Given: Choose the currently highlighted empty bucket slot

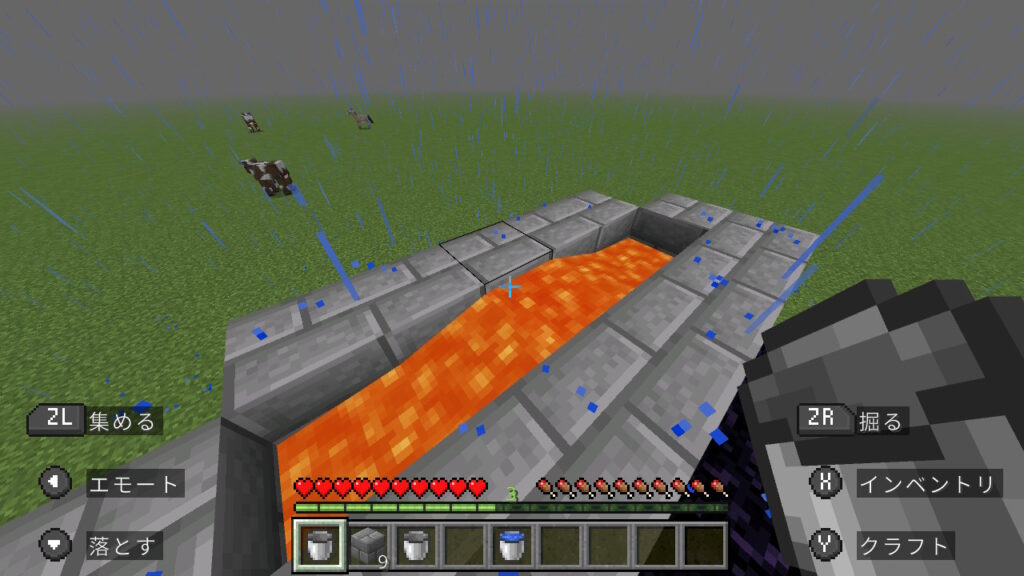Looking at the screenshot, I should (320, 546).
